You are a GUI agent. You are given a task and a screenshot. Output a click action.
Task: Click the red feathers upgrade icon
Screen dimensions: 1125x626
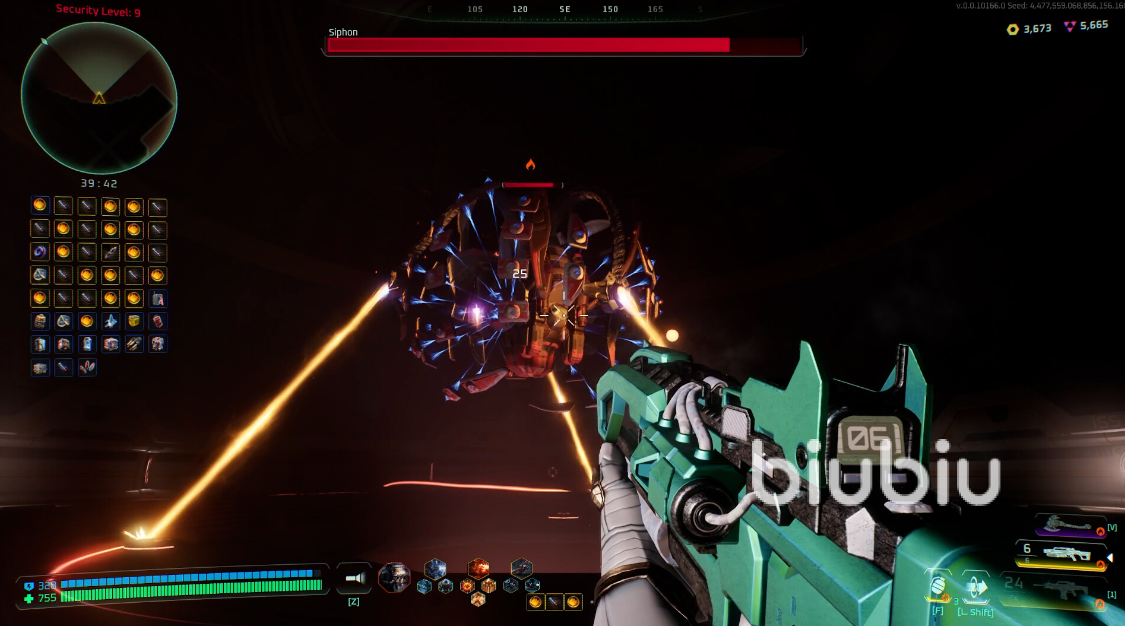tap(87, 367)
